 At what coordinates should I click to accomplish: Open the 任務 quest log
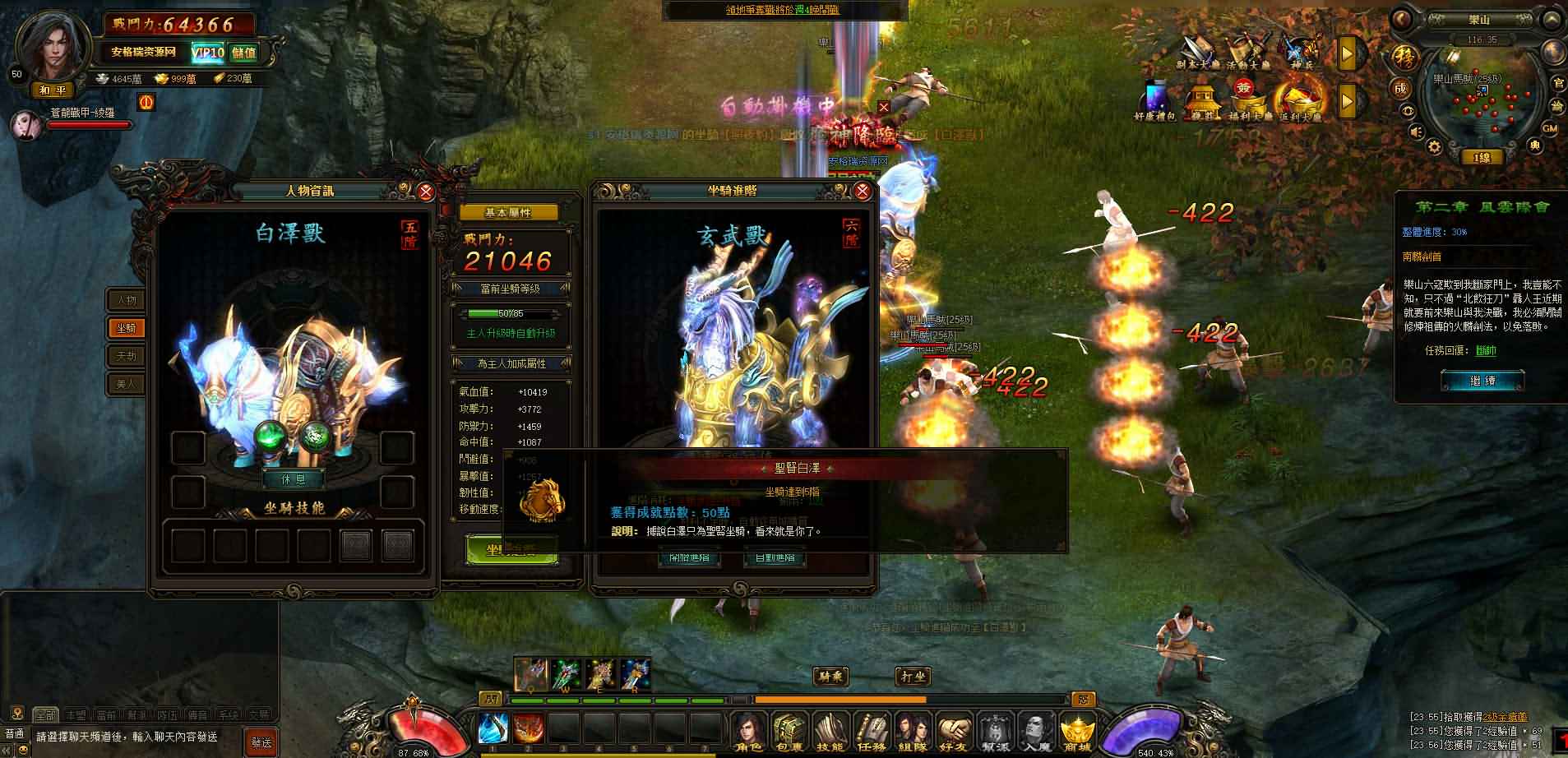click(x=872, y=731)
